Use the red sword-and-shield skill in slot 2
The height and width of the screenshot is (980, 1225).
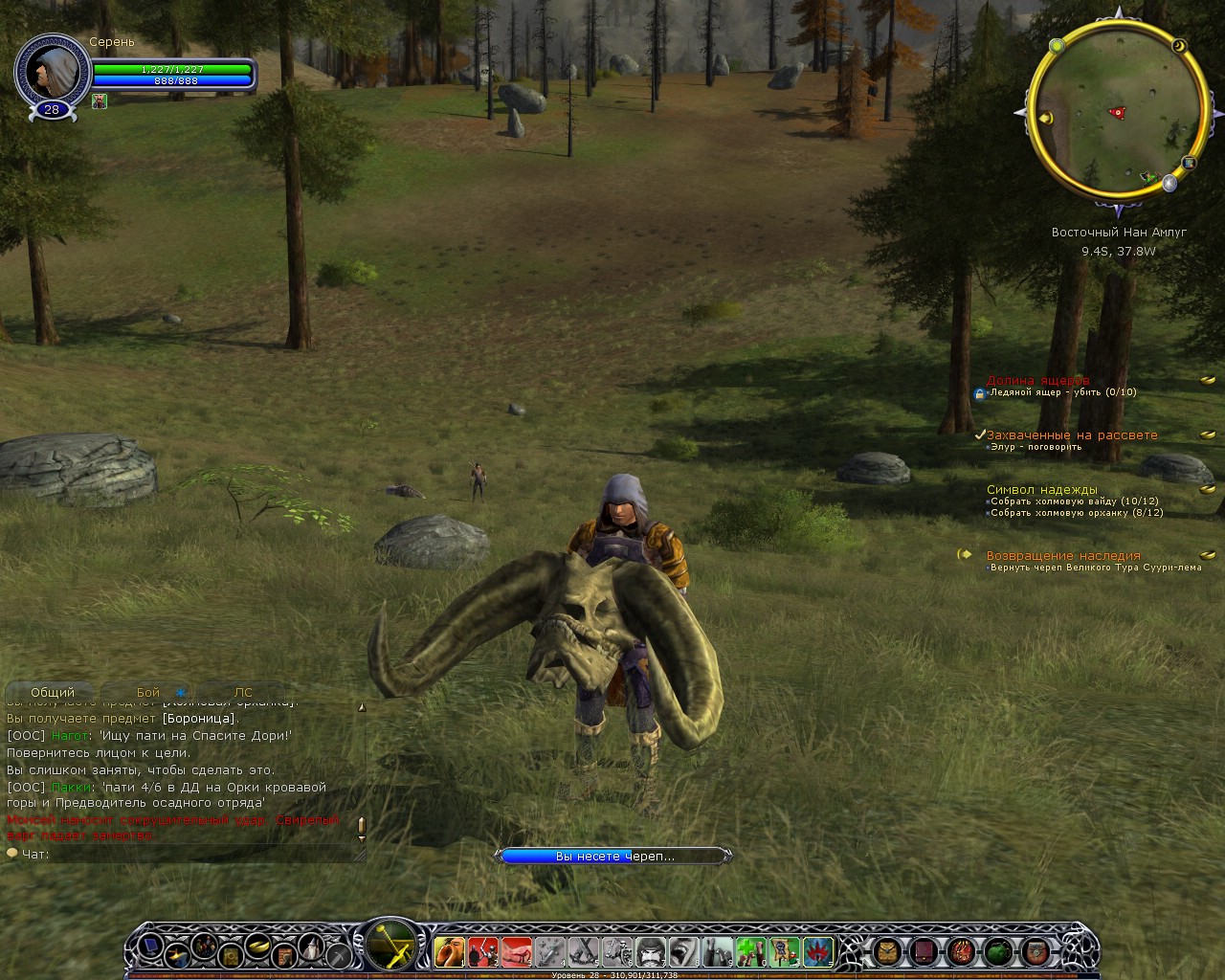483,951
